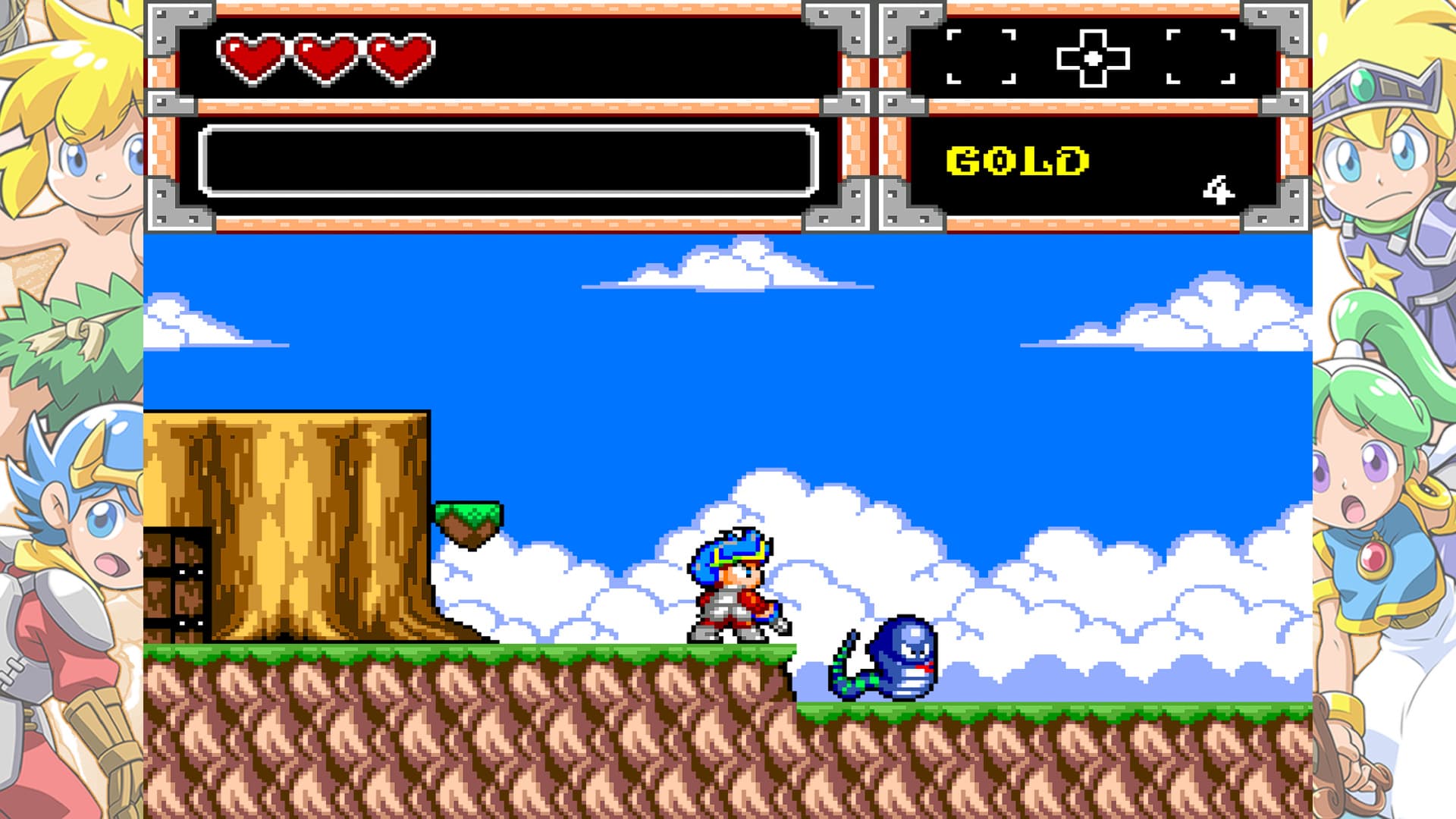Click the top of the tree stump
The image size is (1456, 819).
(x=288, y=425)
